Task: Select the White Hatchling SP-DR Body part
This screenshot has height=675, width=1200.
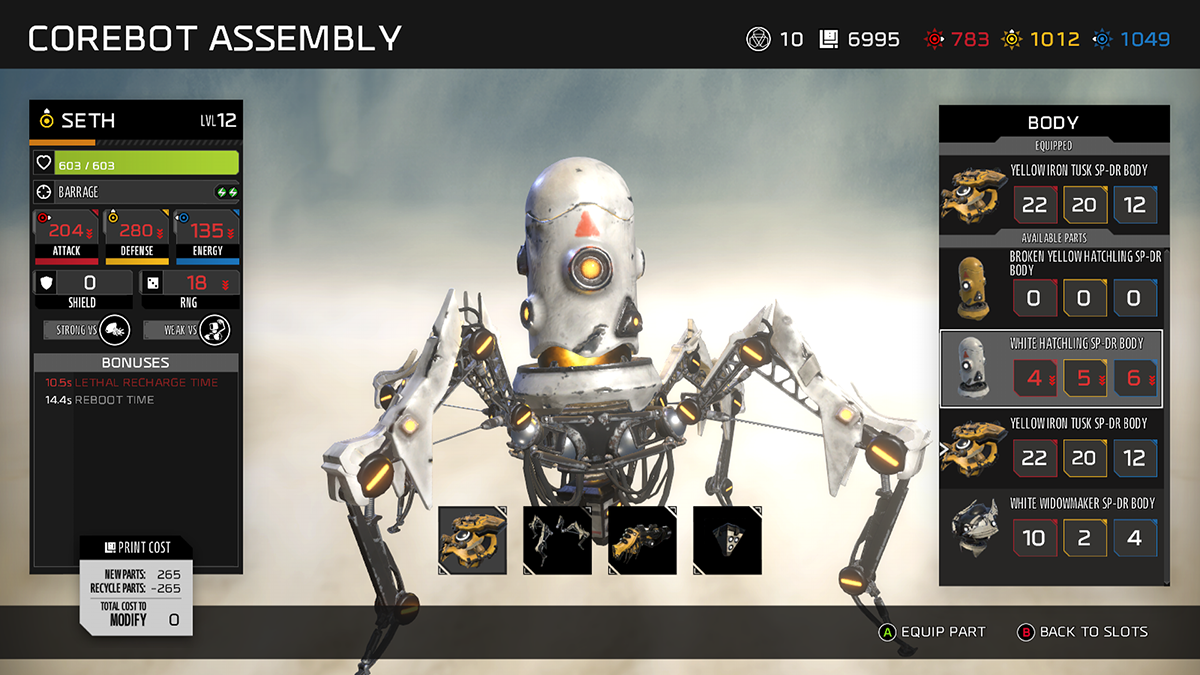Action: click(x=1052, y=369)
